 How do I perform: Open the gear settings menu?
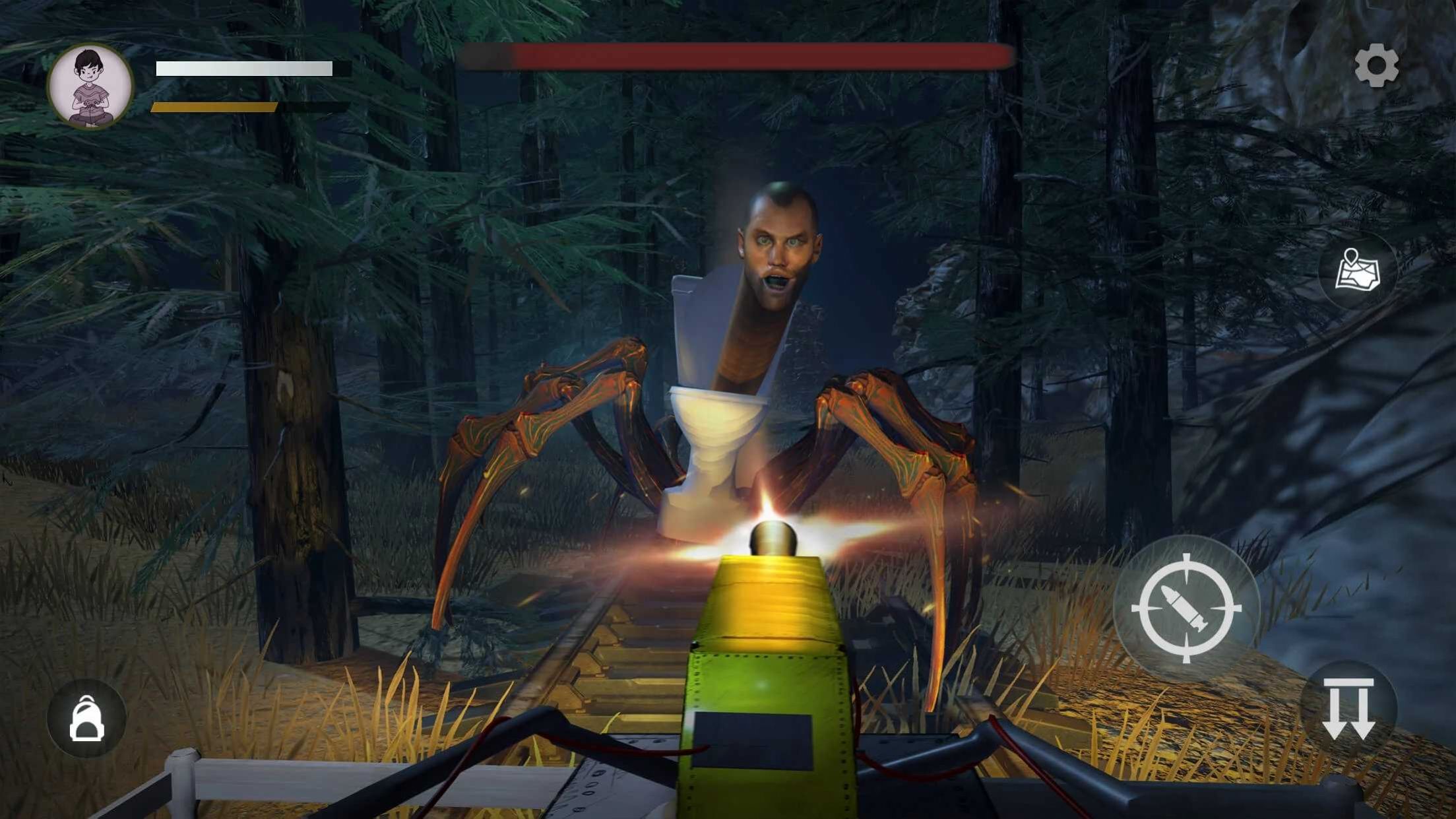[1376, 65]
